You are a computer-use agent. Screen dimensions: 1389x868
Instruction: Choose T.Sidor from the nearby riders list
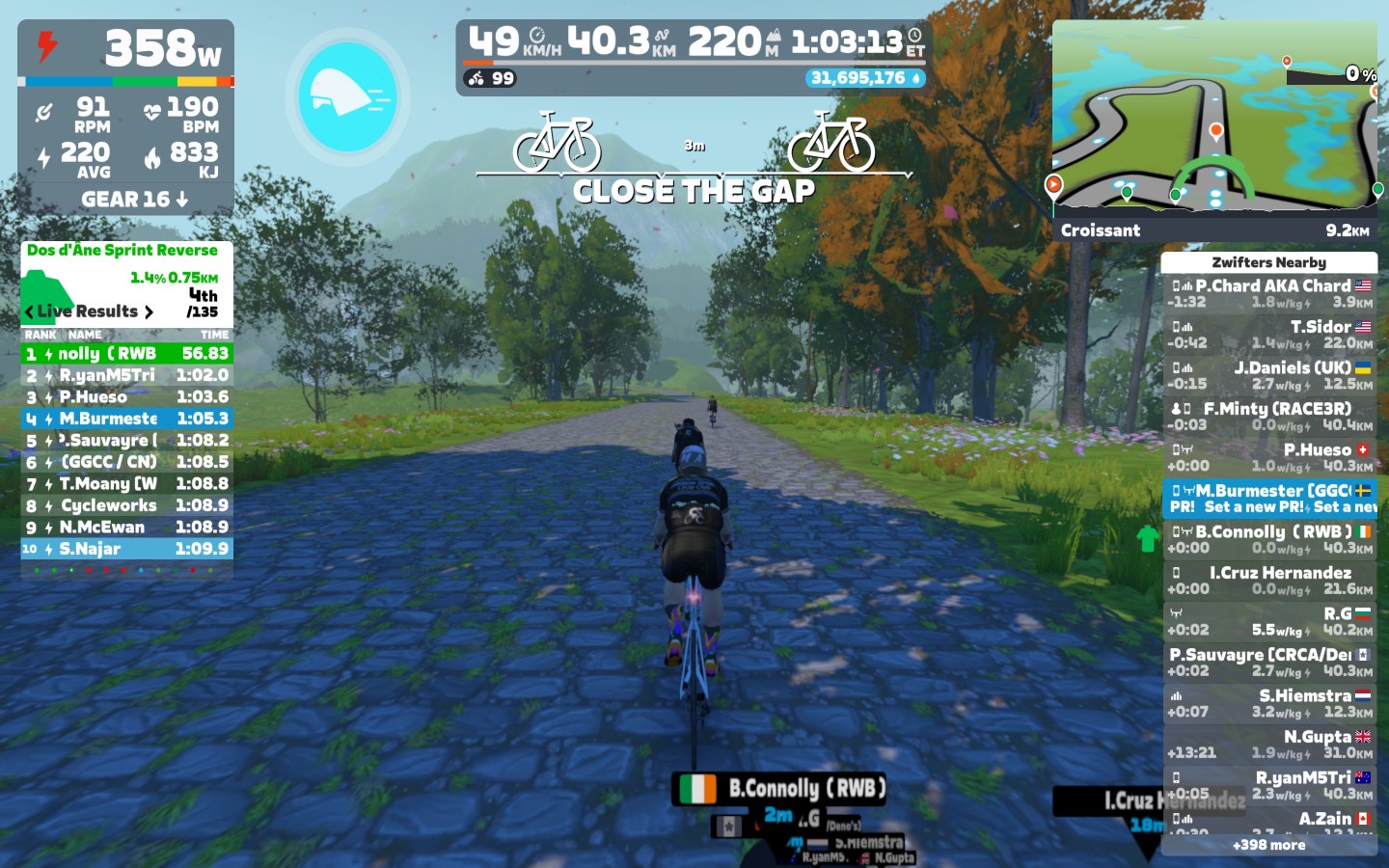1269,335
